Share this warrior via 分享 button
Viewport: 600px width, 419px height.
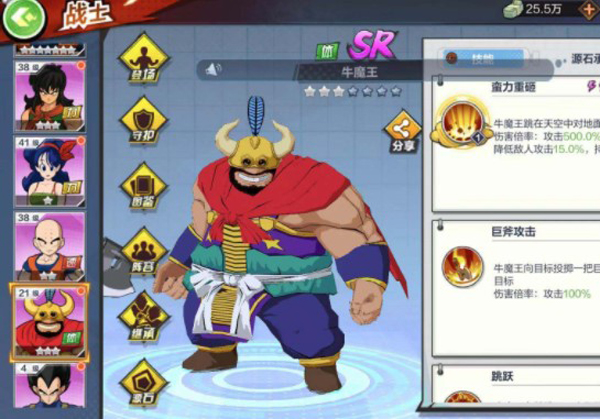coord(402,133)
